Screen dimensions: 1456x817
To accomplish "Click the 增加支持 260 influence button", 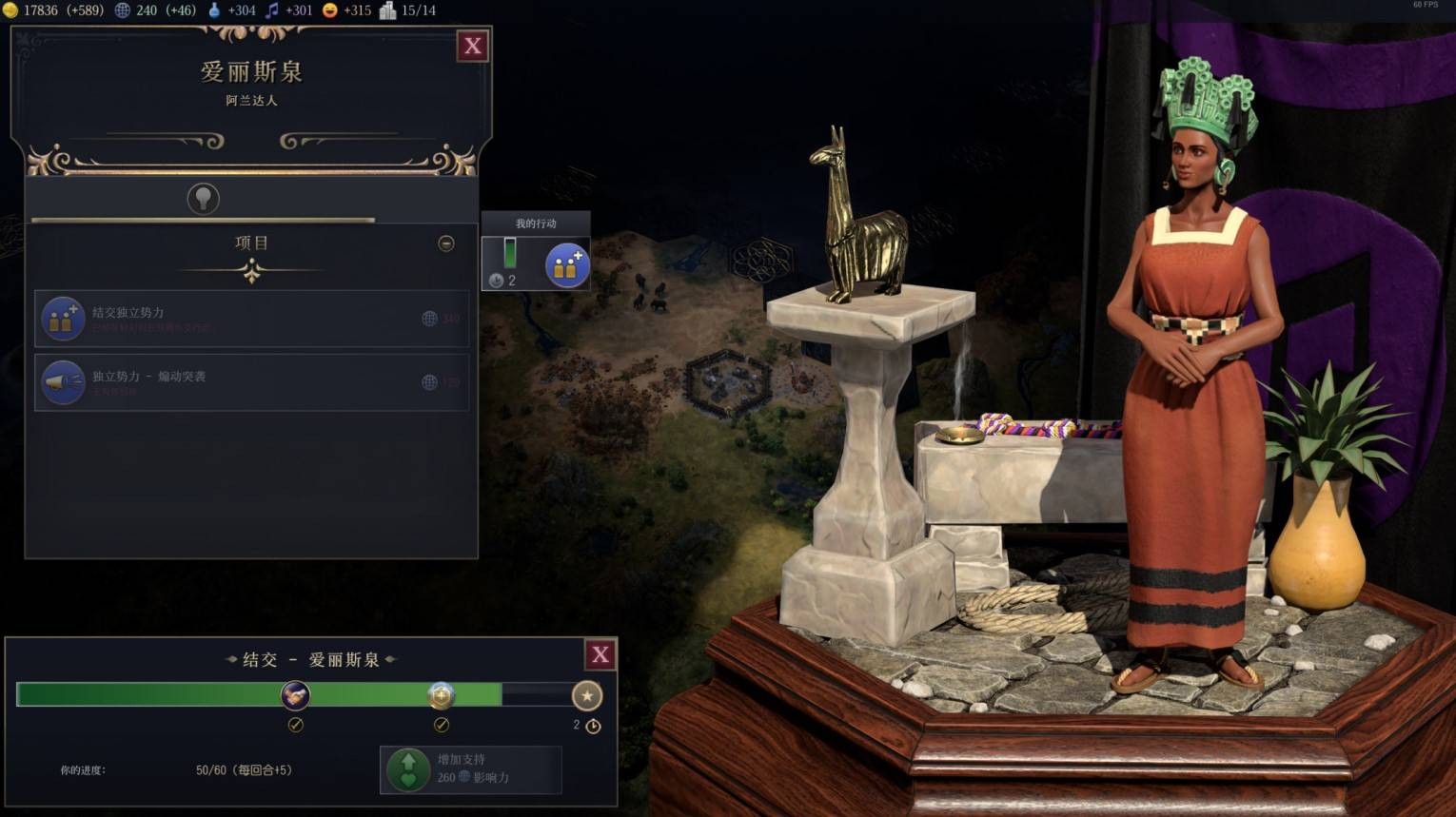I will [470, 768].
